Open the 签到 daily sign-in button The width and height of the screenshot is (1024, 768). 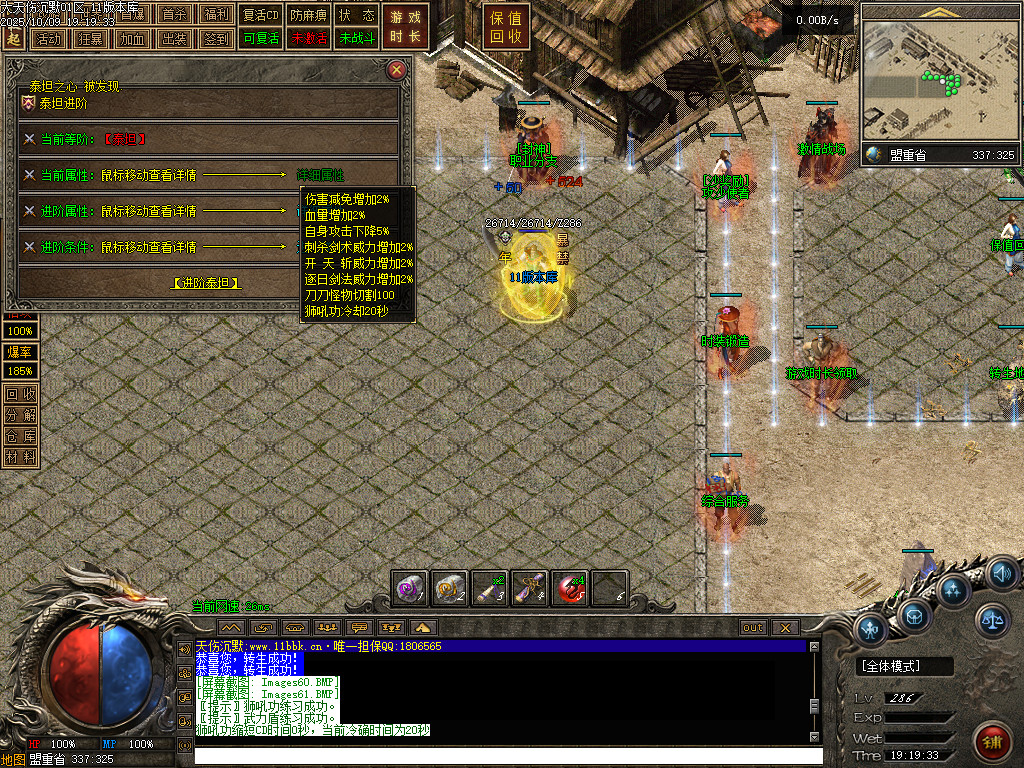pyautogui.click(x=216, y=39)
